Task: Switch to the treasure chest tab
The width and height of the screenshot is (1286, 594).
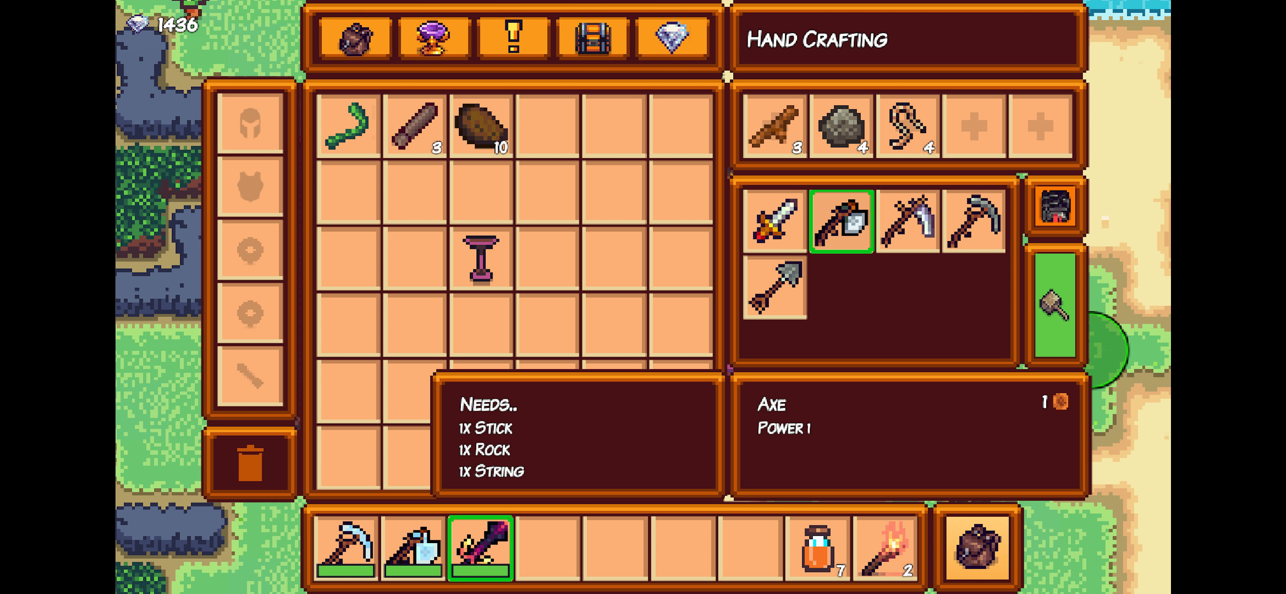Action: point(593,39)
